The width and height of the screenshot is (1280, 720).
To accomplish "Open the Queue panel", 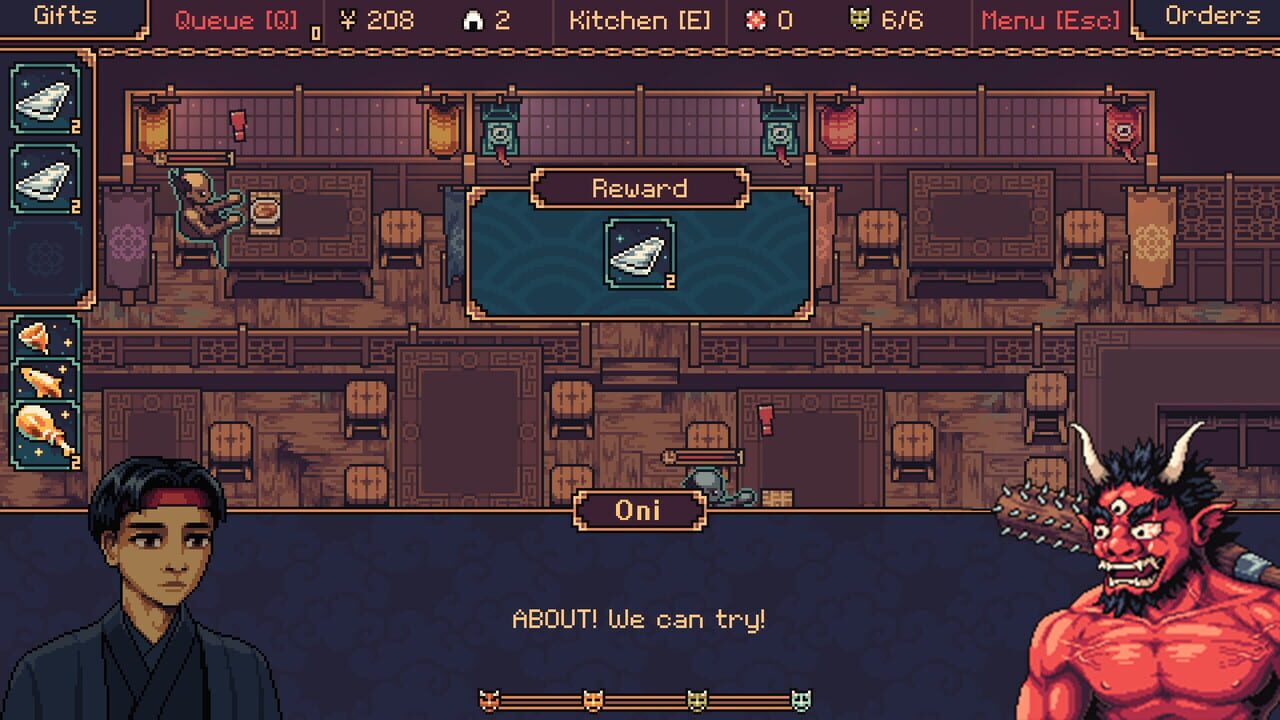I will (235, 18).
